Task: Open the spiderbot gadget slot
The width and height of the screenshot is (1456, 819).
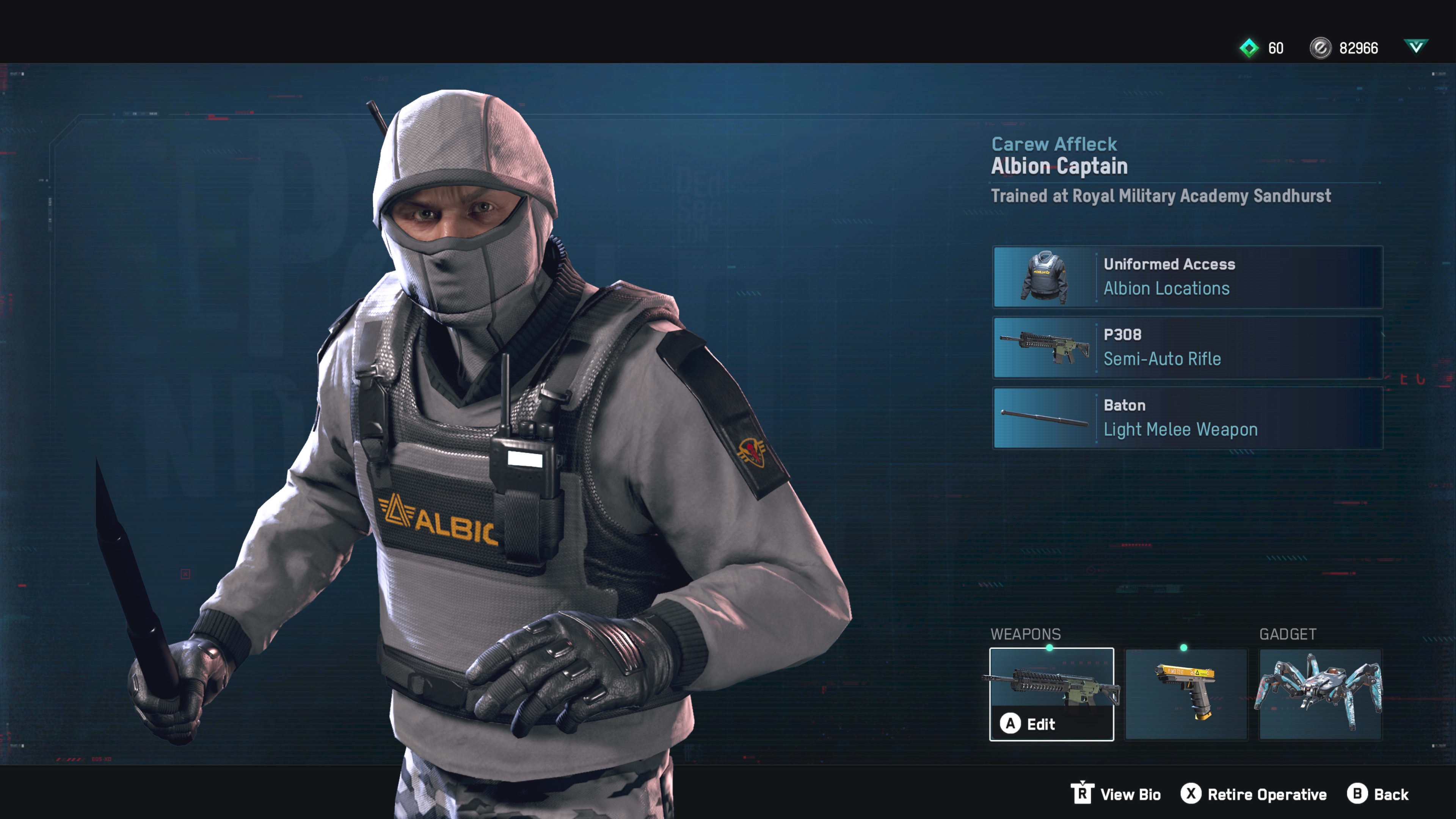Action: [x=1320, y=693]
